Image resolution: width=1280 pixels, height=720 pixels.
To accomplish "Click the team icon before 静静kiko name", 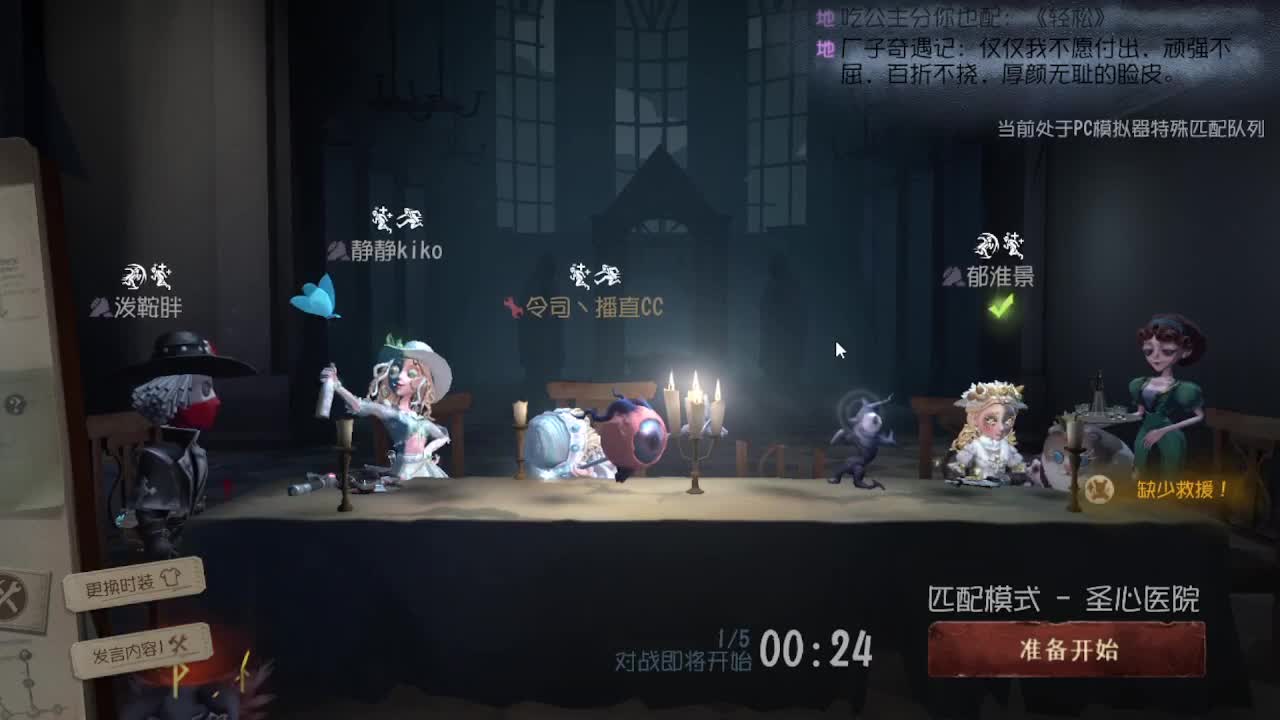I will pyautogui.click(x=339, y=253).
